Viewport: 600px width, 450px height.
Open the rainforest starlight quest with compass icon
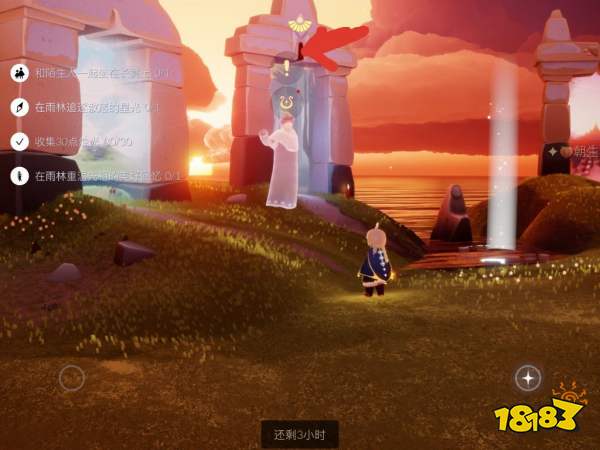[19, 107]
